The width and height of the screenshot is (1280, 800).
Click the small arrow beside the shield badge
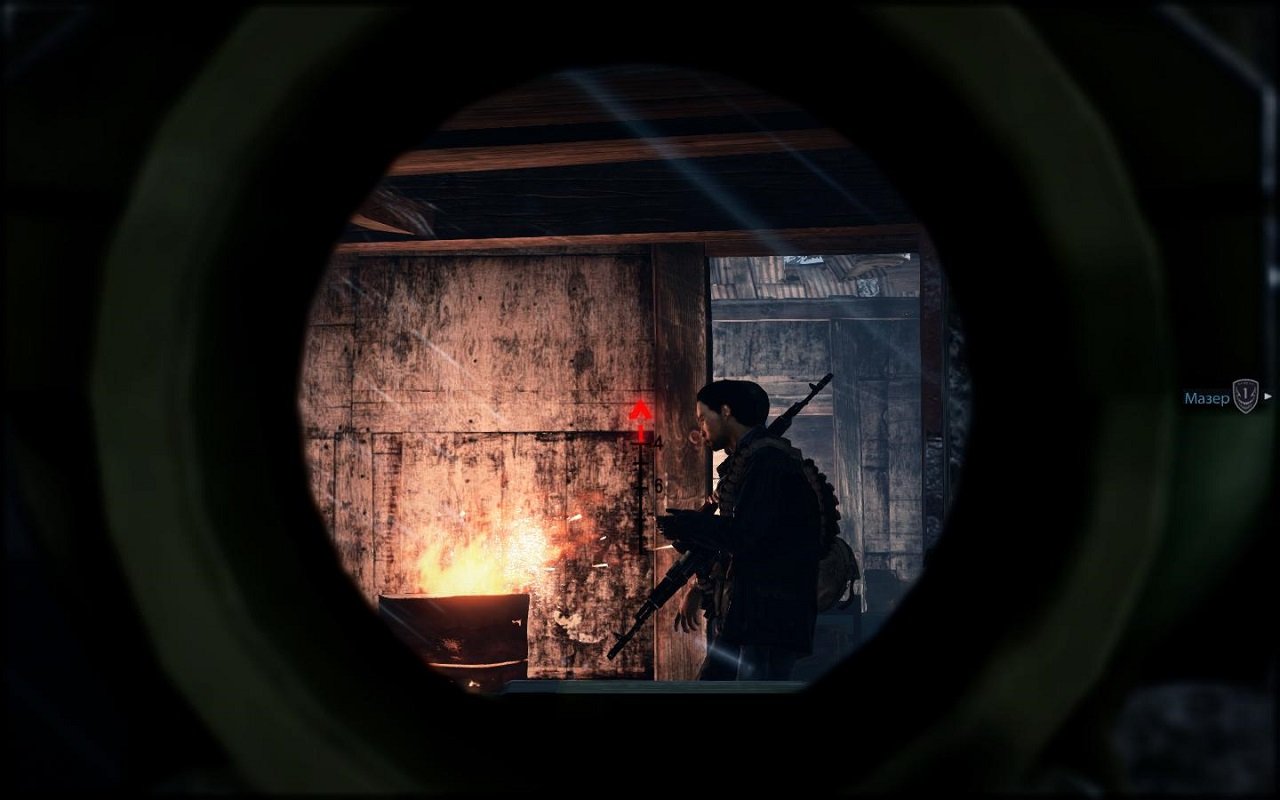click(1268, 396)
